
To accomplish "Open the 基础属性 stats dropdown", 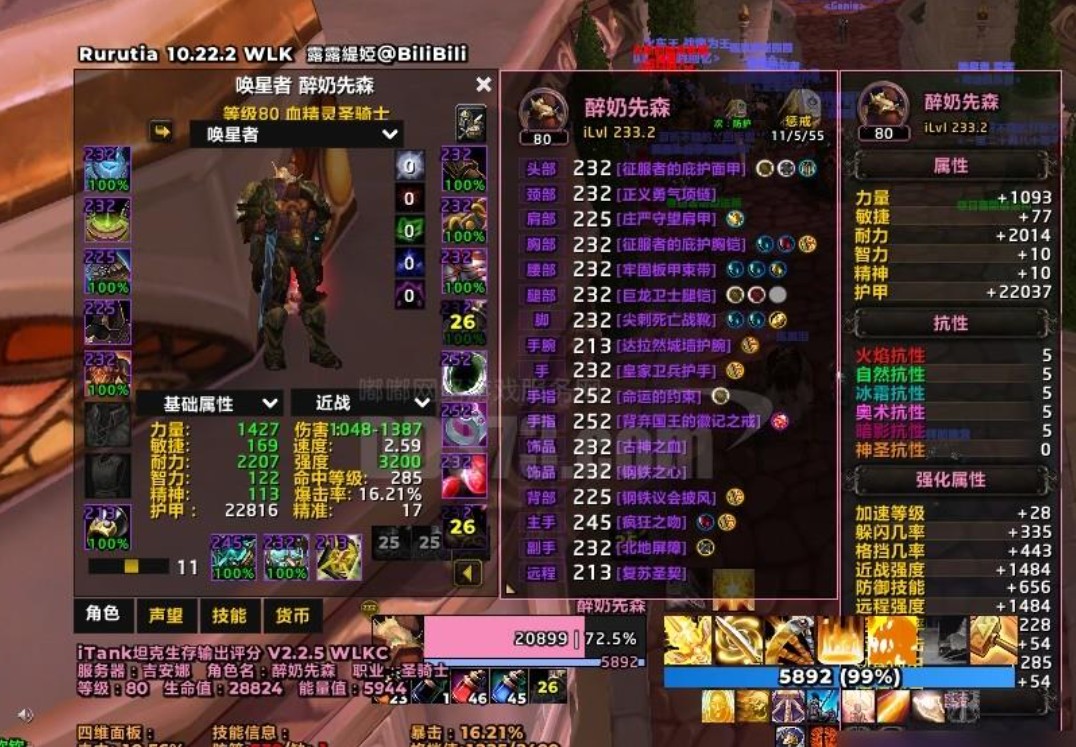I will pos(208,403).
